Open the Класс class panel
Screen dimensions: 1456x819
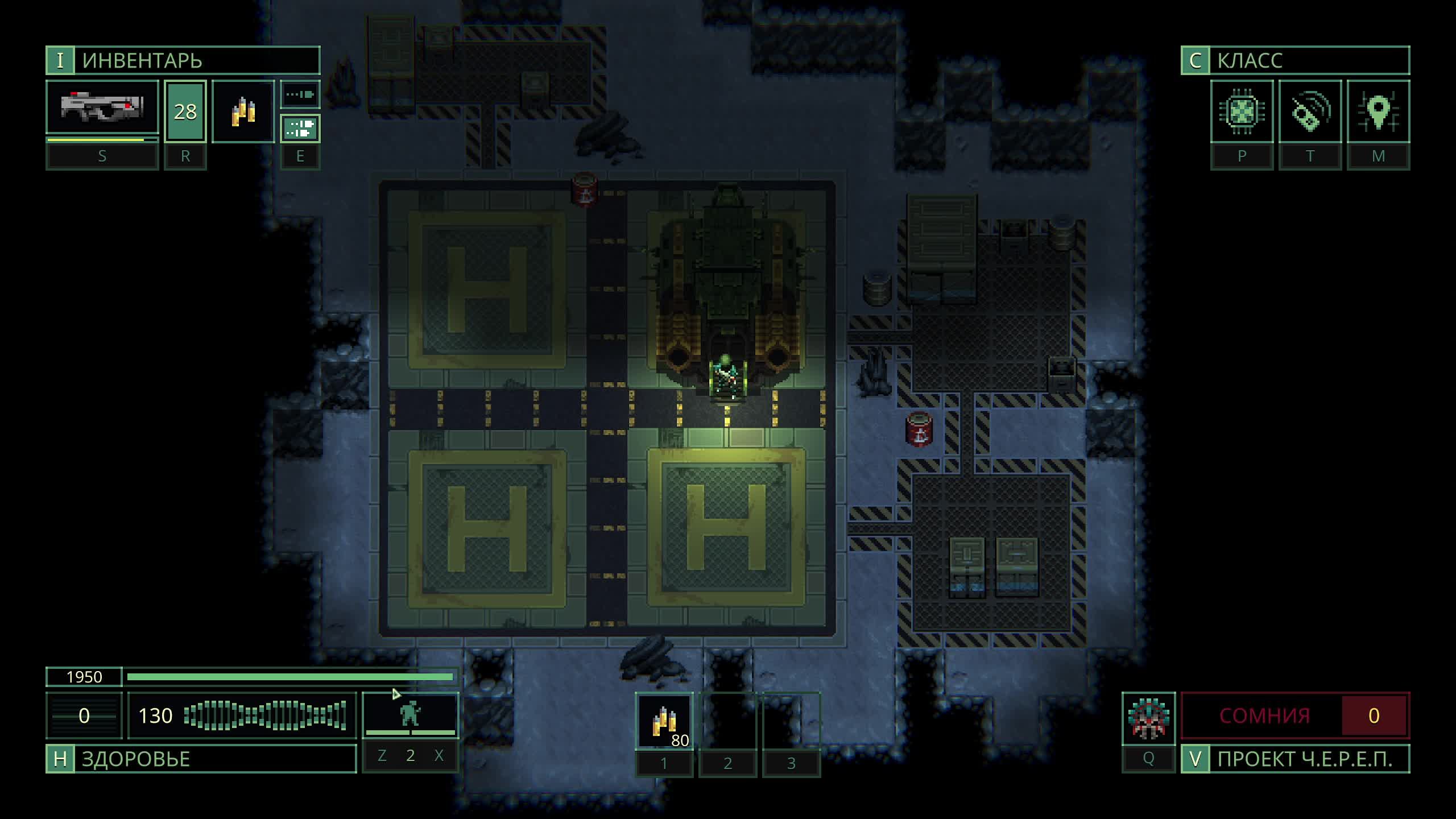[1295, 60]
